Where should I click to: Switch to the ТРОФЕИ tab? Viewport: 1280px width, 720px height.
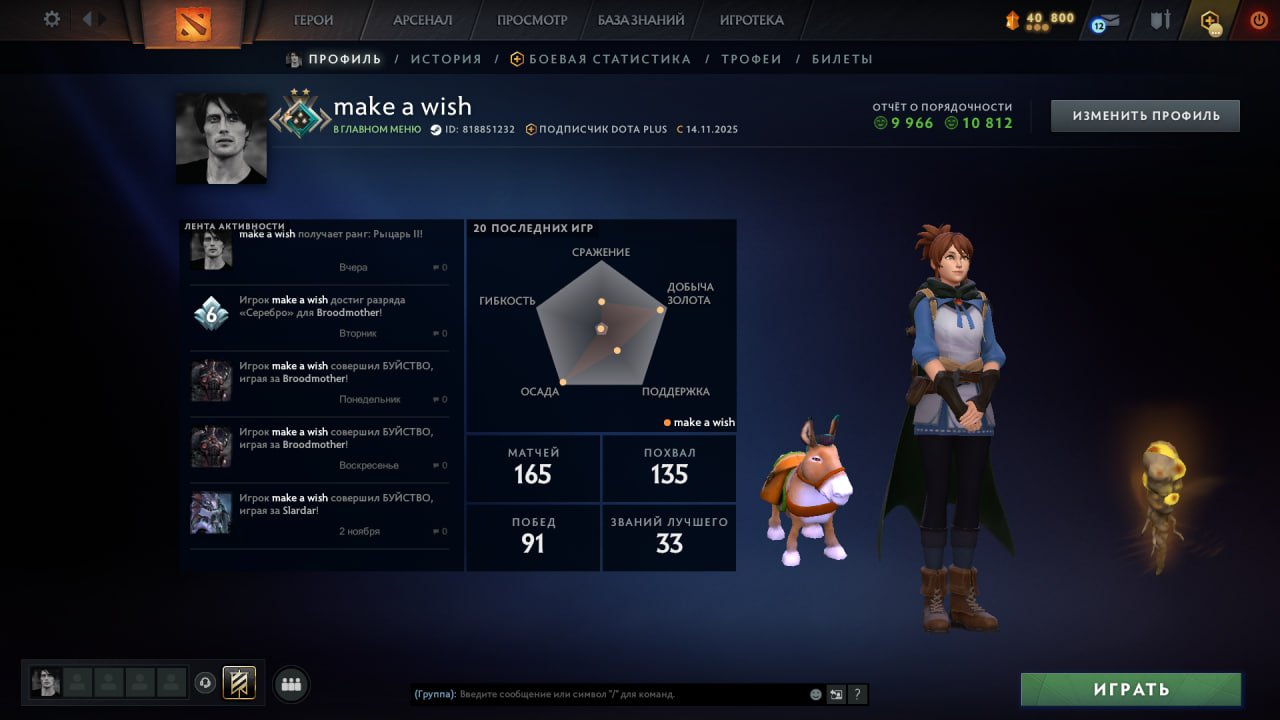click(x=751, y=59)
